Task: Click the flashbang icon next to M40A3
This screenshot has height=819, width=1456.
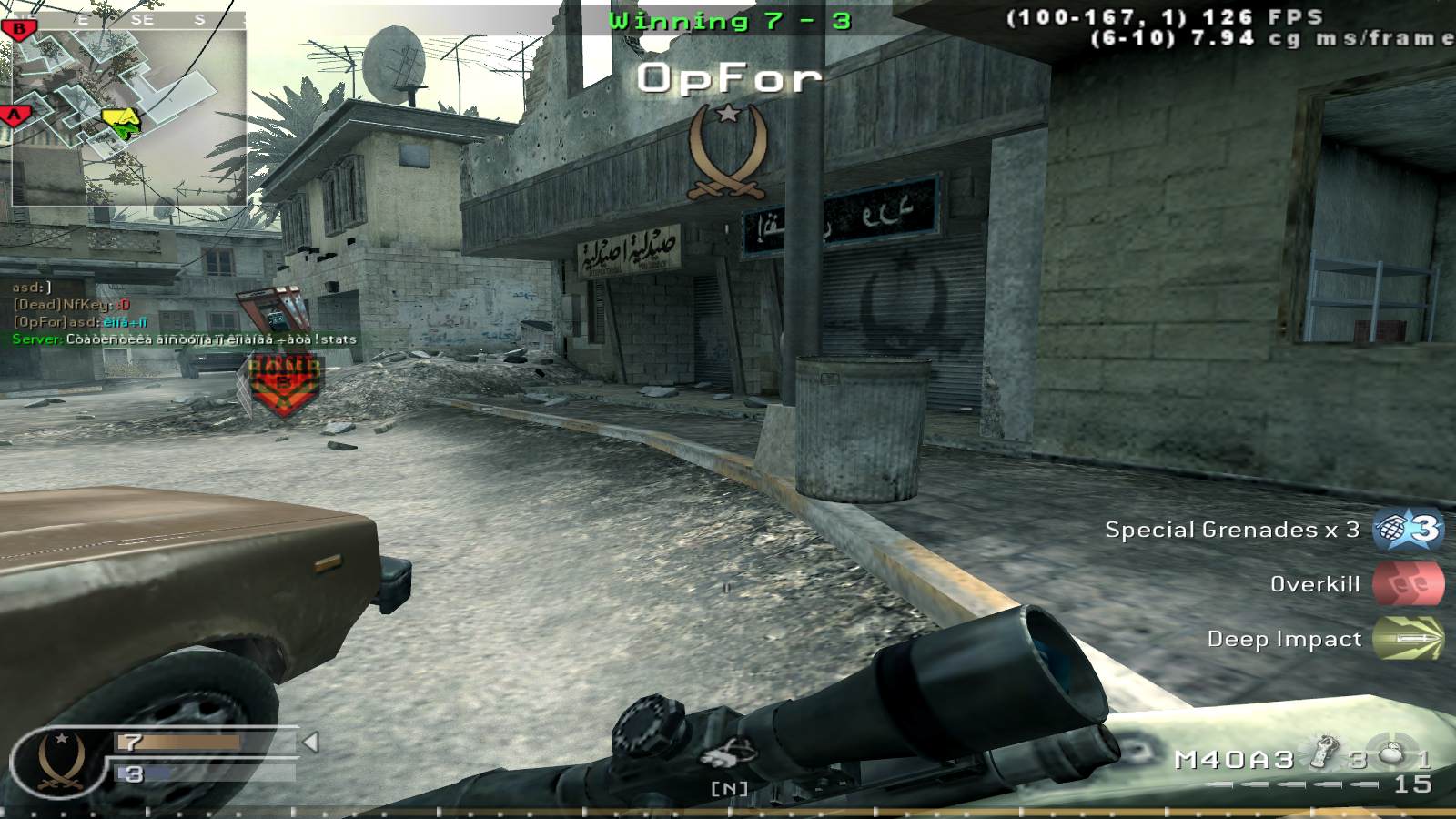Action: tap(1325, 751)
